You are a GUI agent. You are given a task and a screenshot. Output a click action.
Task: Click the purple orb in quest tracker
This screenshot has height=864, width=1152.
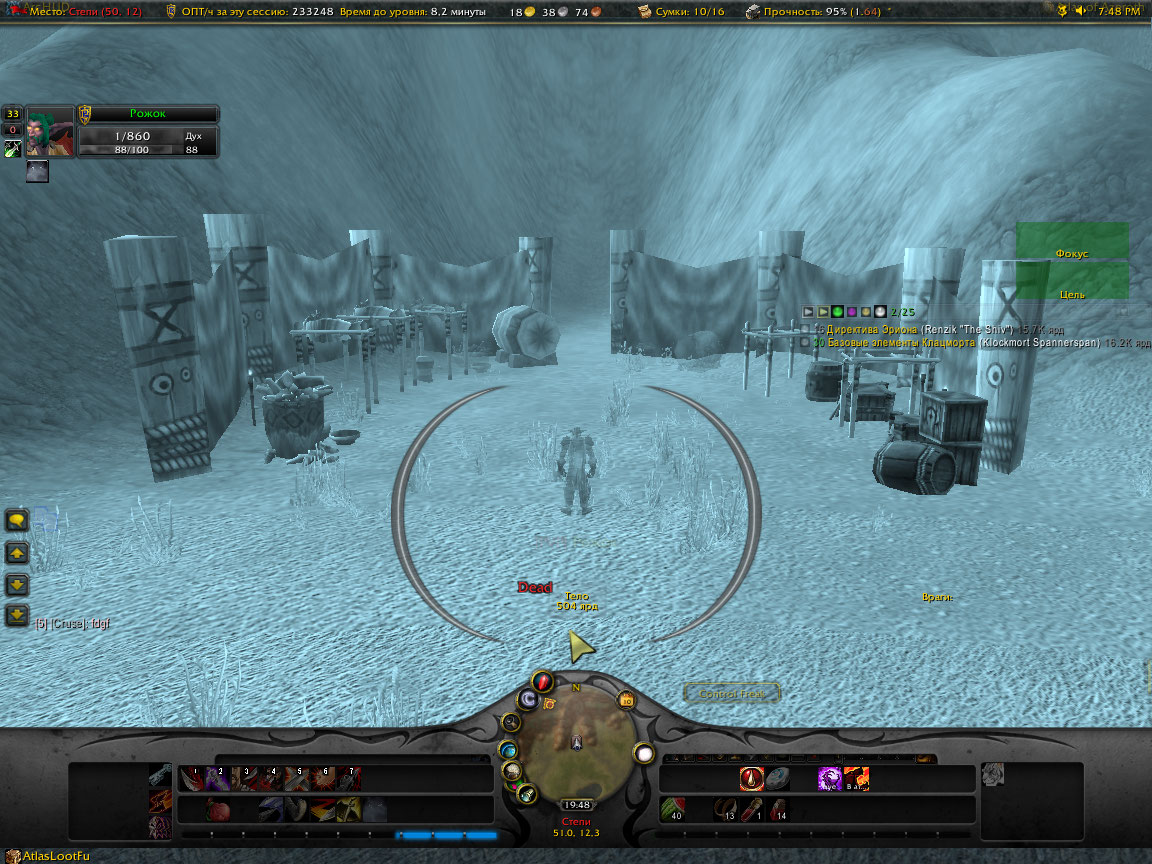pos(851,312)
